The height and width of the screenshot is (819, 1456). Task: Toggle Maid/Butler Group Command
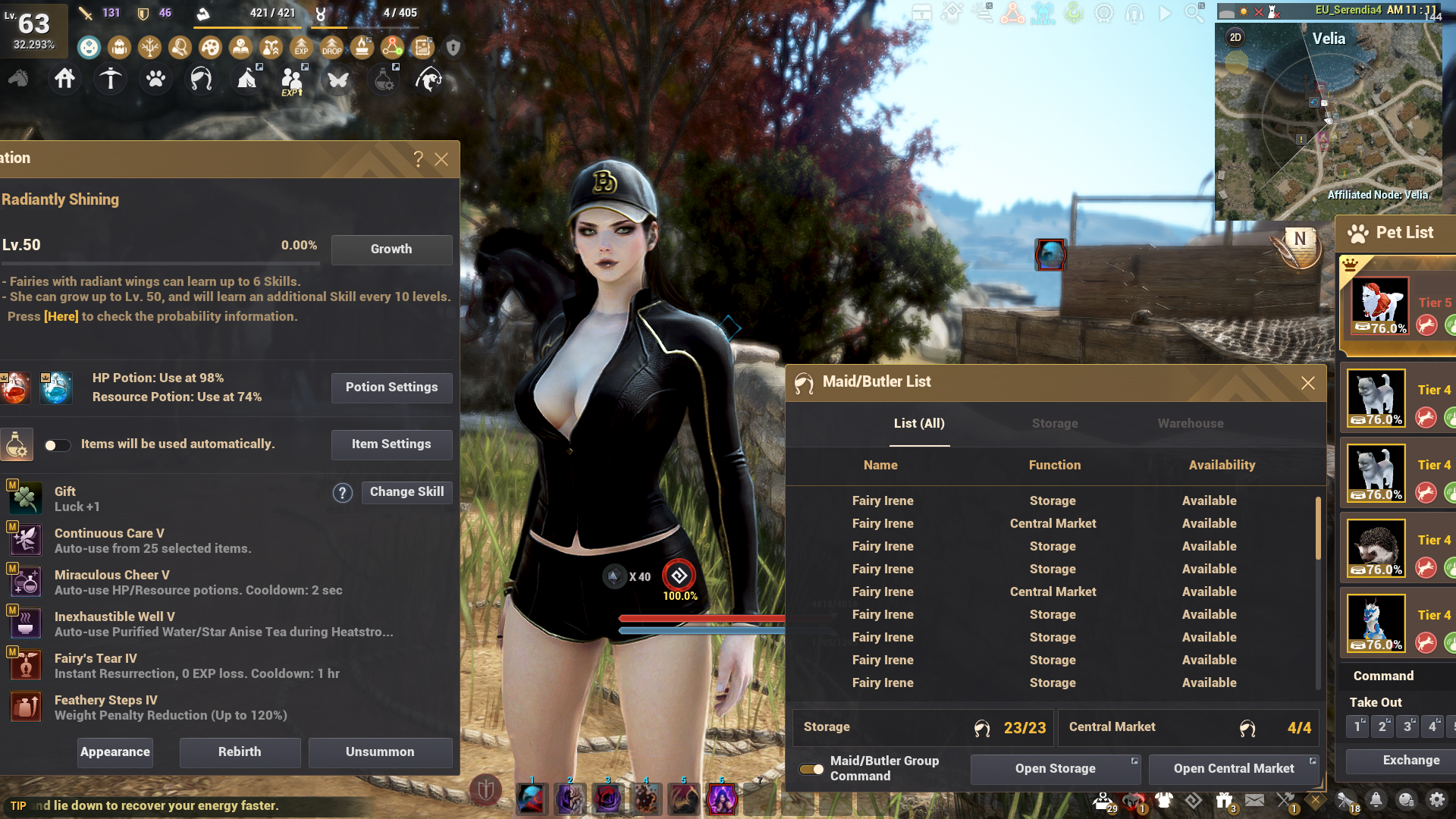pyautogui.click(x=811, y=769)
